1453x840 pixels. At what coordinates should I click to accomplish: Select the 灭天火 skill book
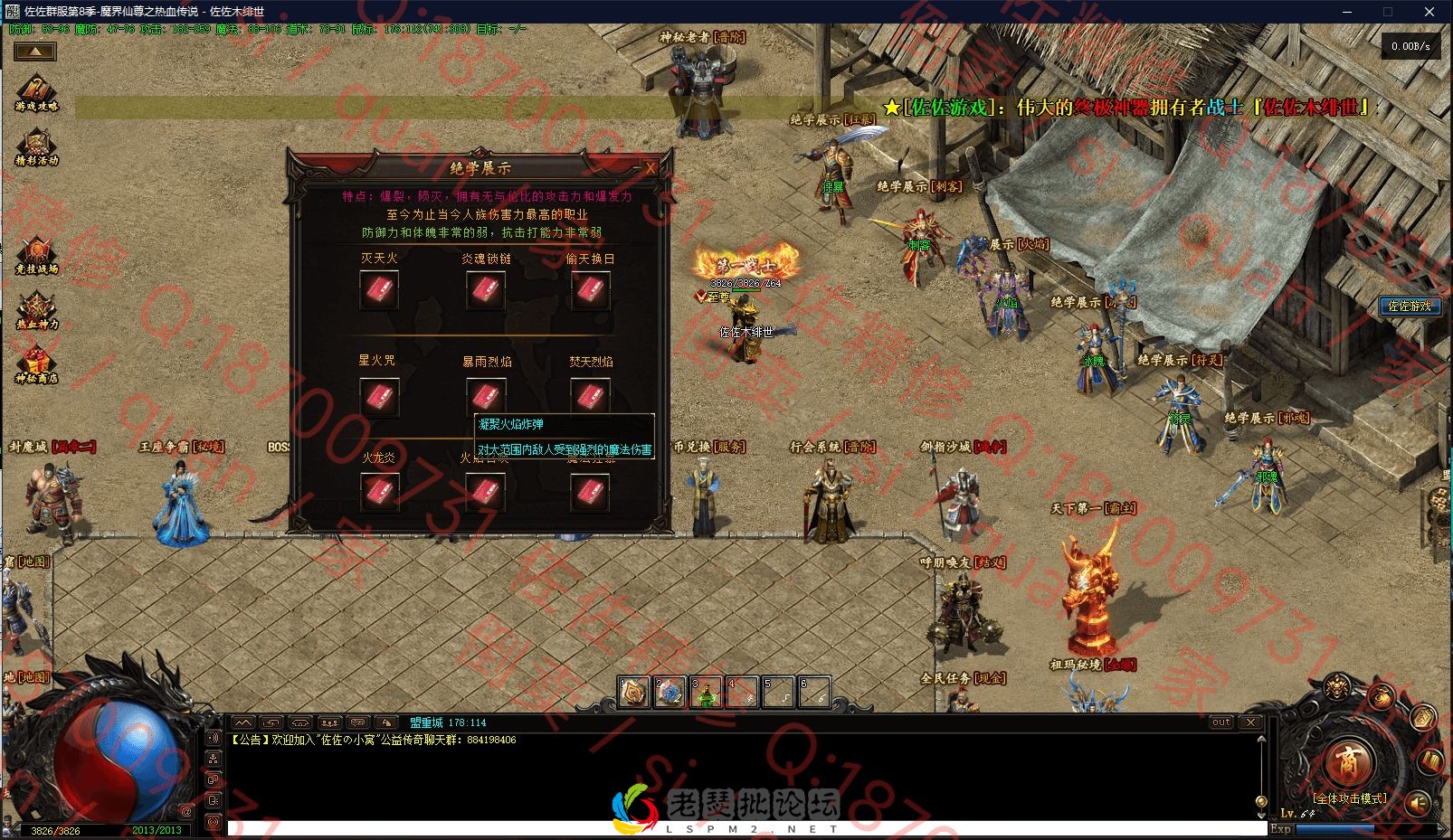click(379, 290)
